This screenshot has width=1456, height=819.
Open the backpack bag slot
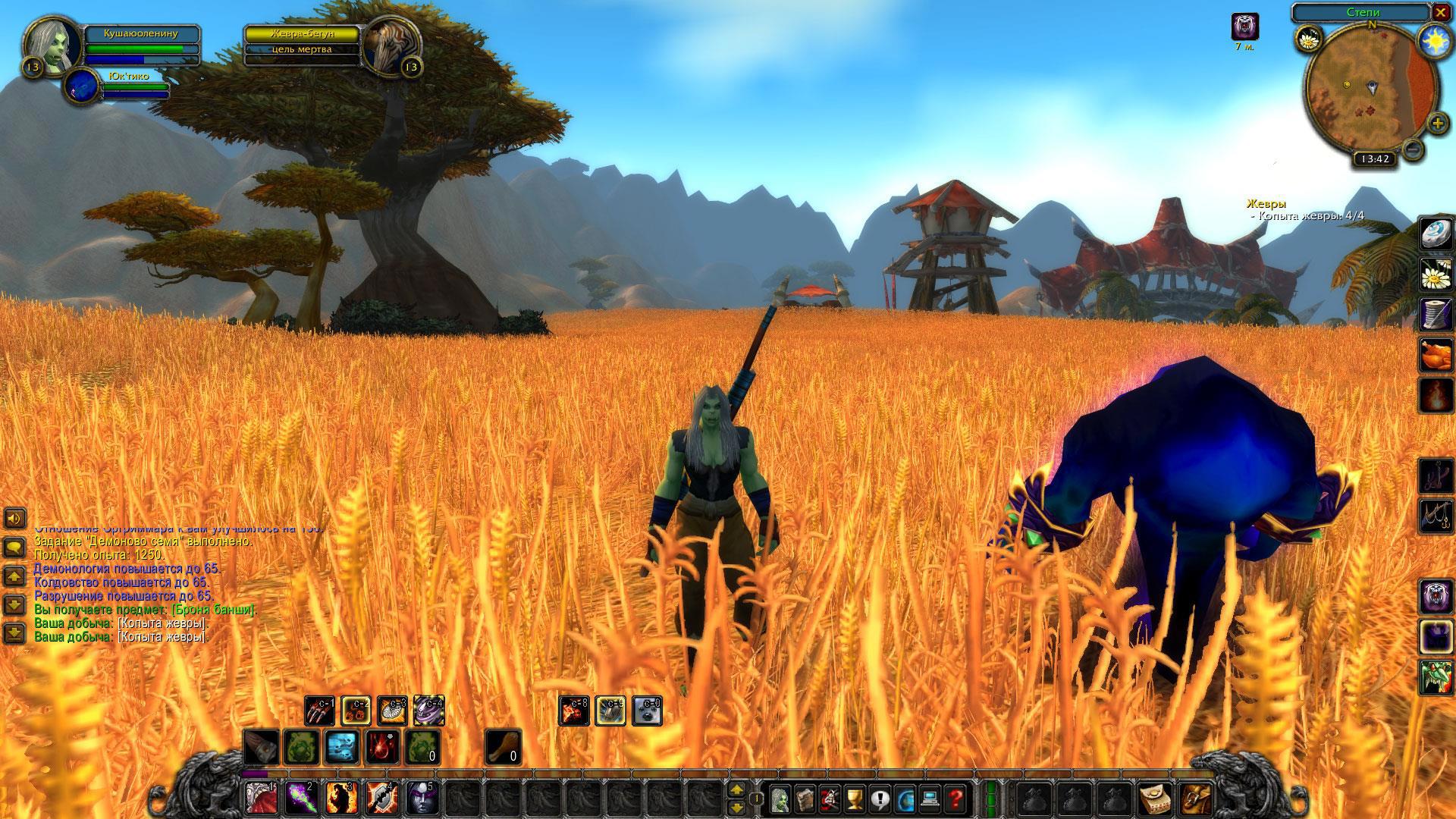point(1196,798)
